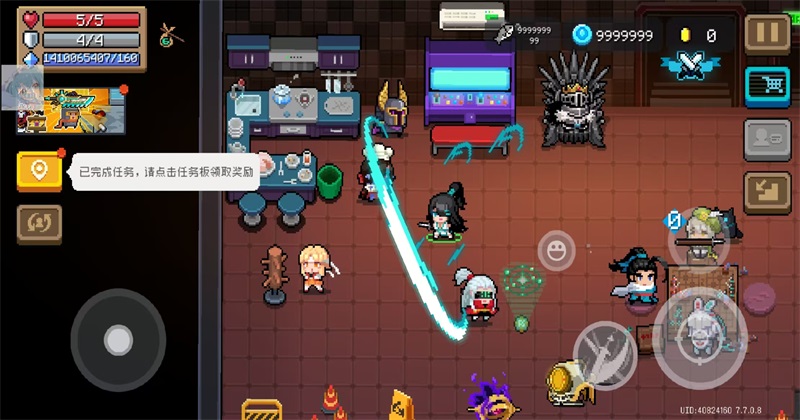Click the brown arrow-and-stairs button
Image resolution: width=800 pixels, height=420 pixels.
tap(768, 190)
